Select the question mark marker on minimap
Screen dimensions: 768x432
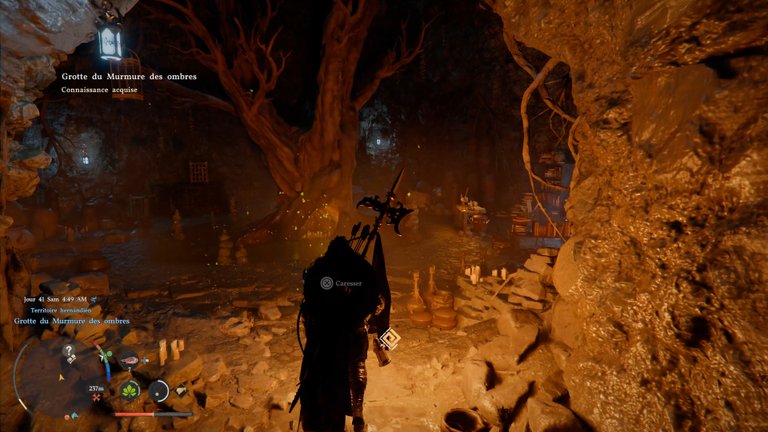pos(68,351)
